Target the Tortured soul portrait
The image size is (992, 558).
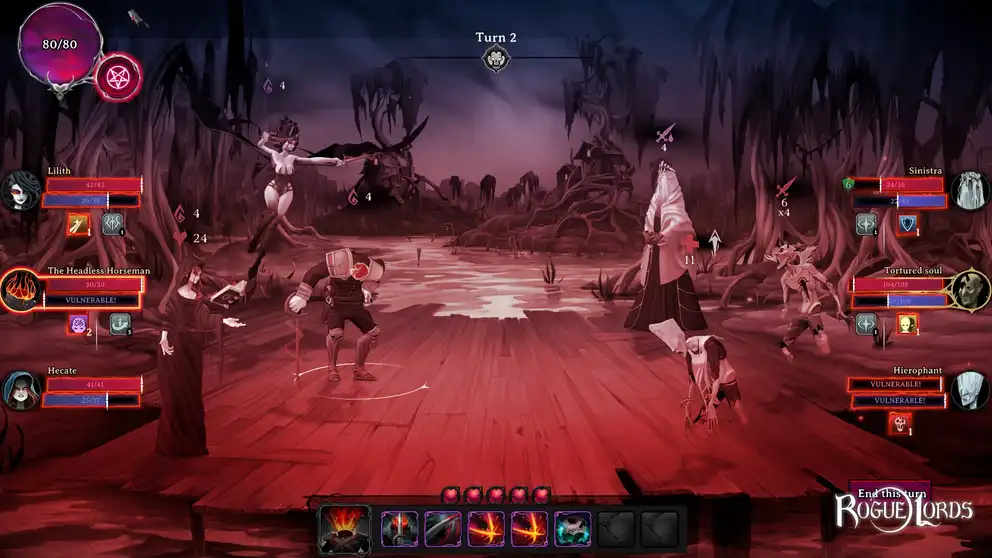(x=969, y=290)
